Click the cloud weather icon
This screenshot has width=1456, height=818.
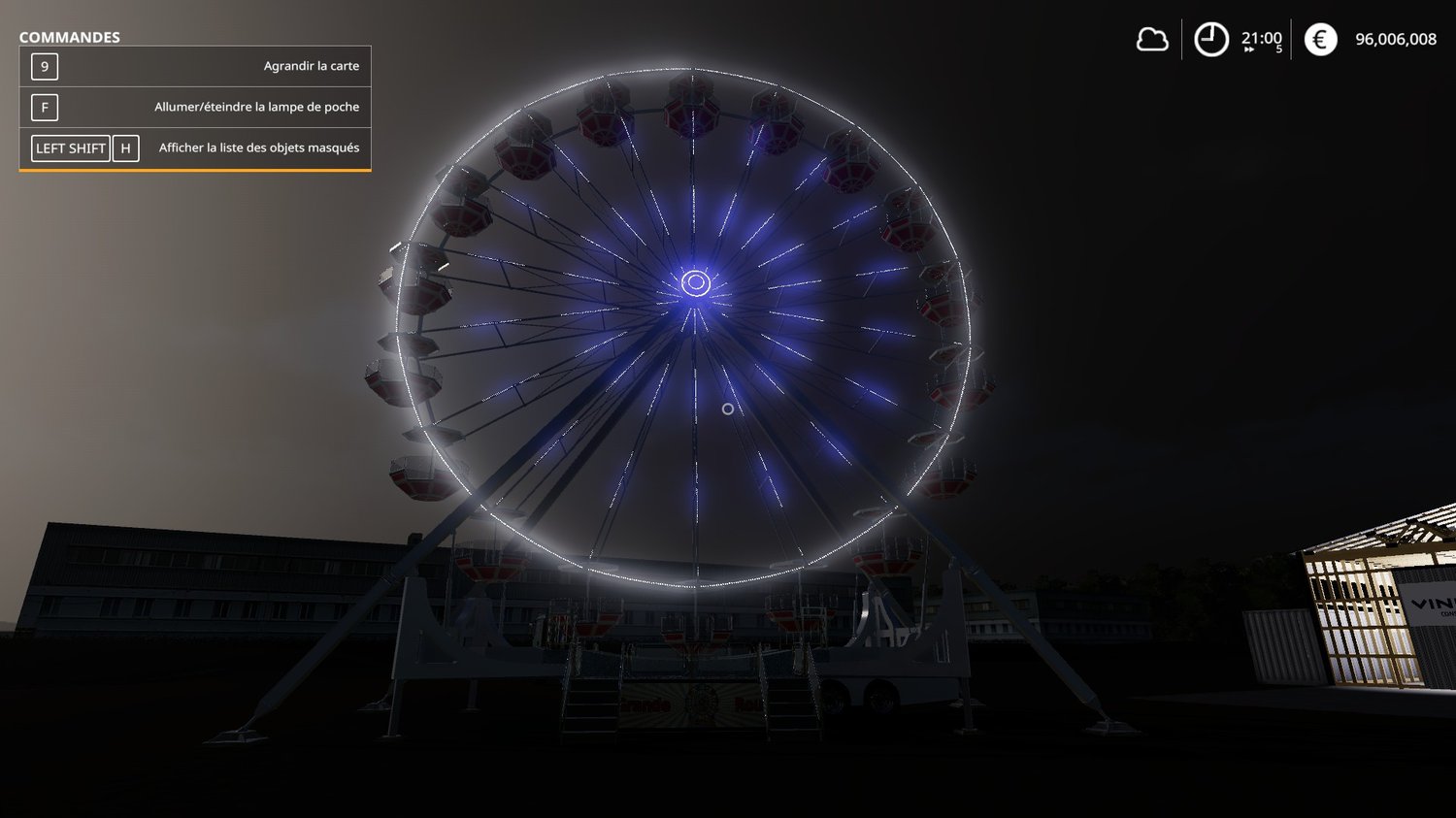click(x=1152, y=40)
